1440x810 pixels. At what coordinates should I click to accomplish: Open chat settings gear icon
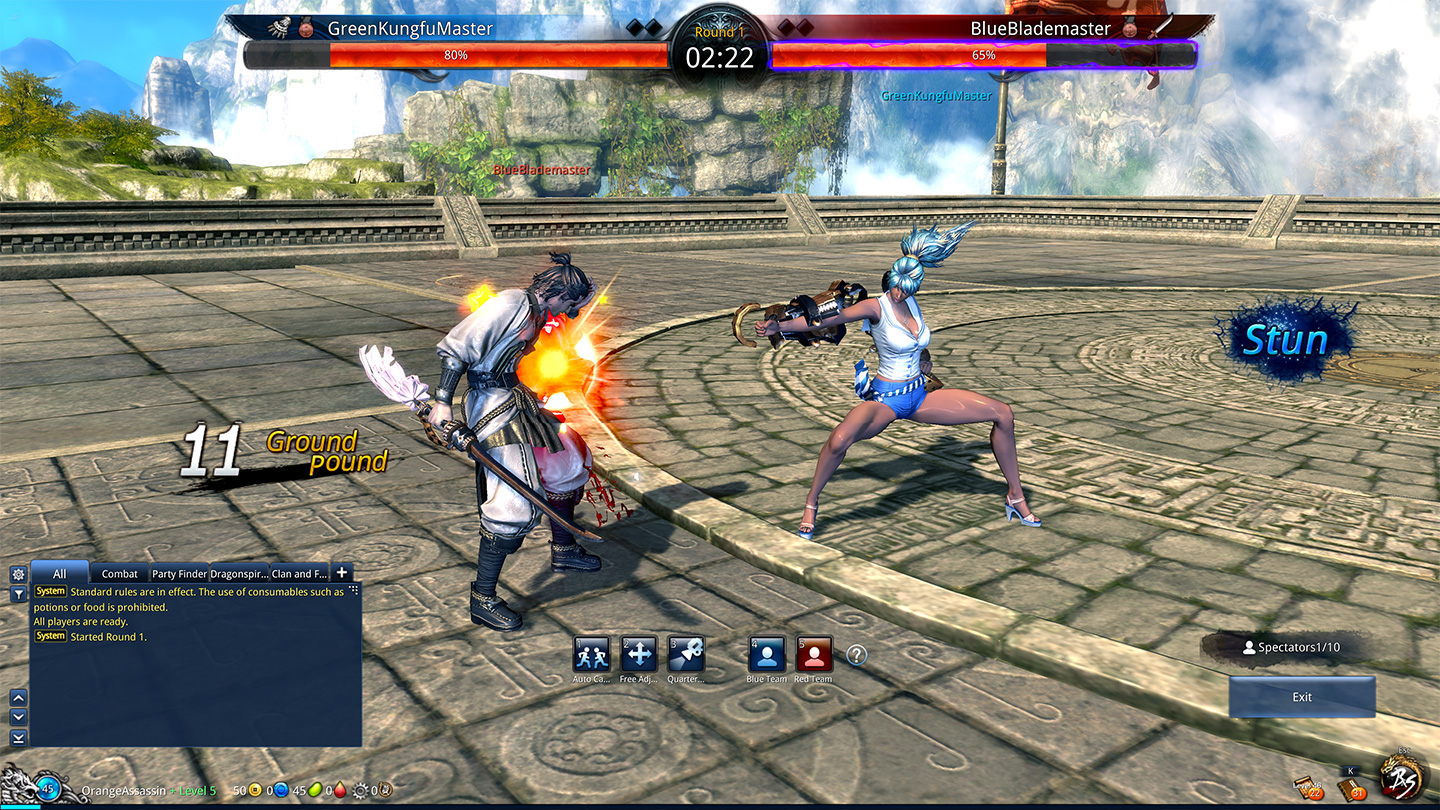click(x=17, y=574)
